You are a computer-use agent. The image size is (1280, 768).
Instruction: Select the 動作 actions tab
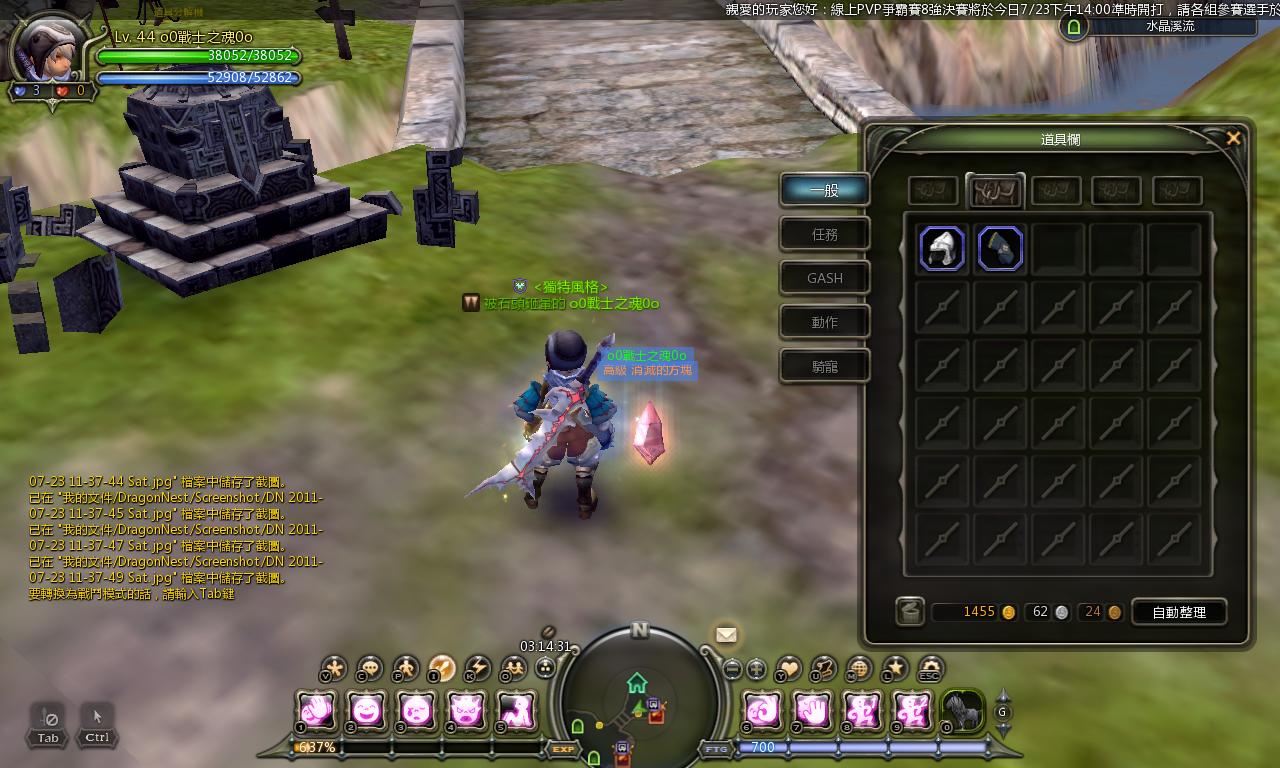pos(825,322)
